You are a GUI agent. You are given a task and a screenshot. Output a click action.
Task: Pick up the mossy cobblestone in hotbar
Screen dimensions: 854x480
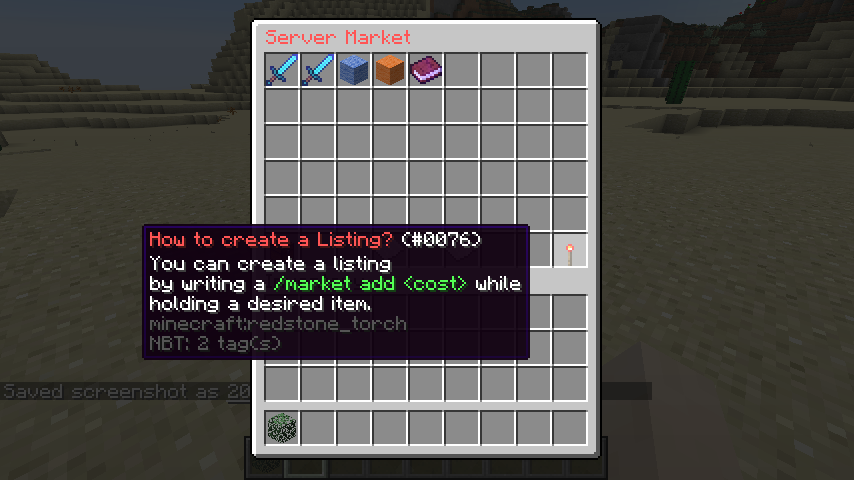(x=282, y=428)
